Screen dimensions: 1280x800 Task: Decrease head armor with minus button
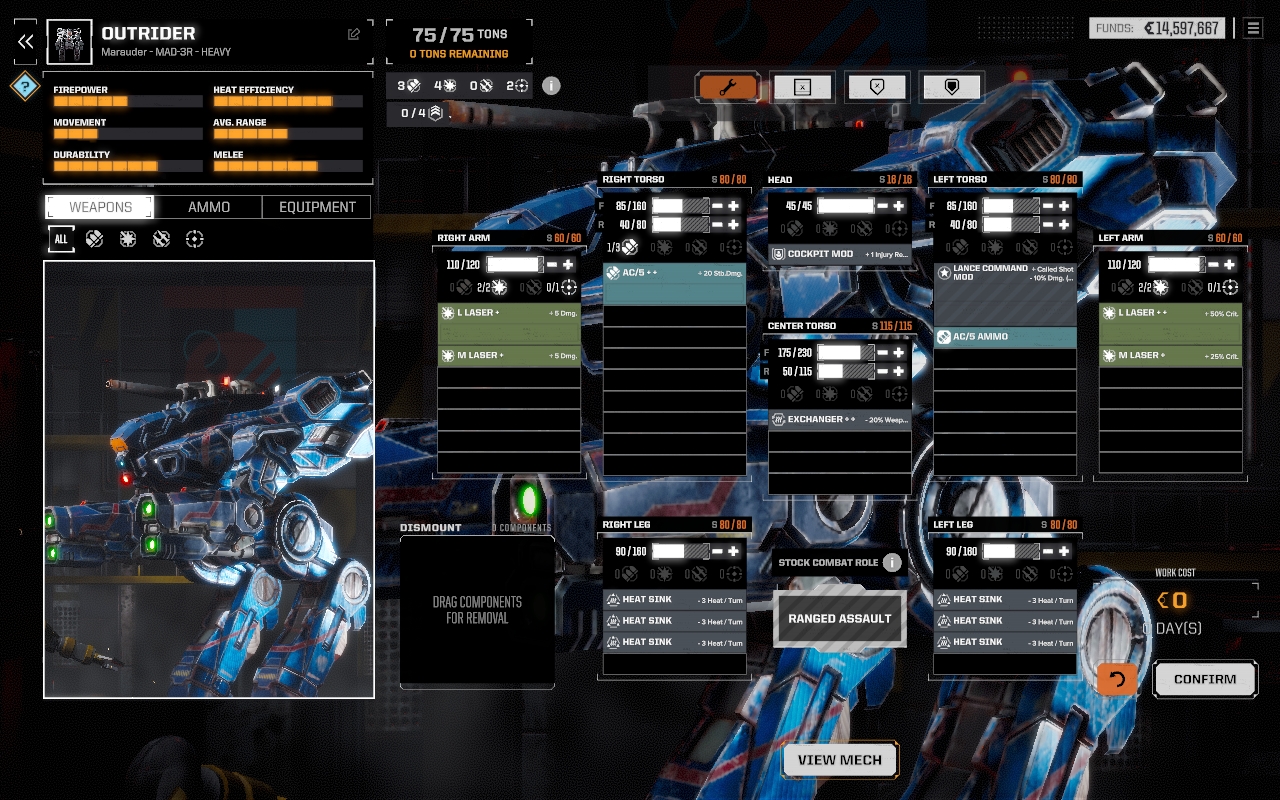point(883,206)
